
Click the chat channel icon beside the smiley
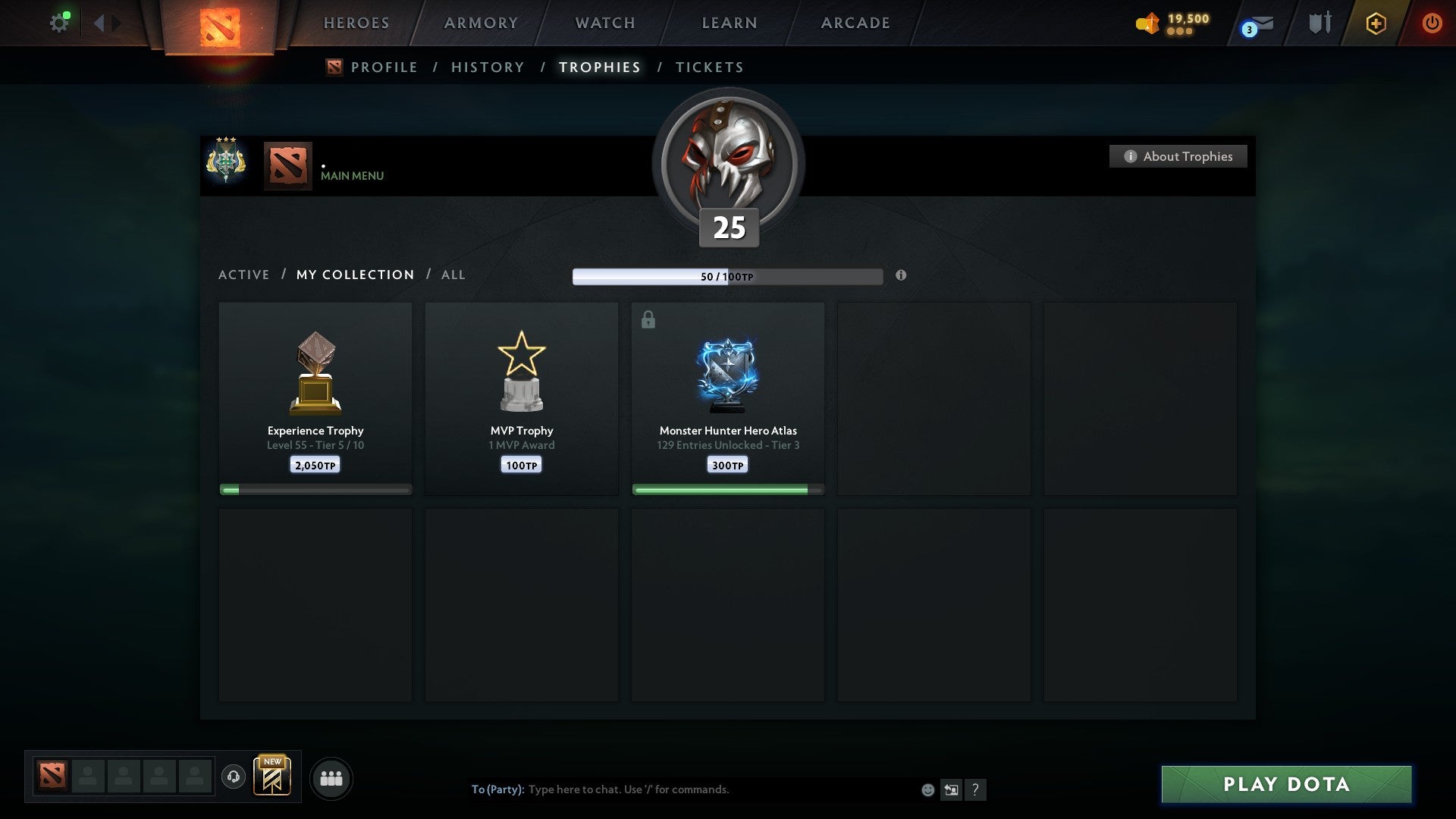(x=951, y=789)
